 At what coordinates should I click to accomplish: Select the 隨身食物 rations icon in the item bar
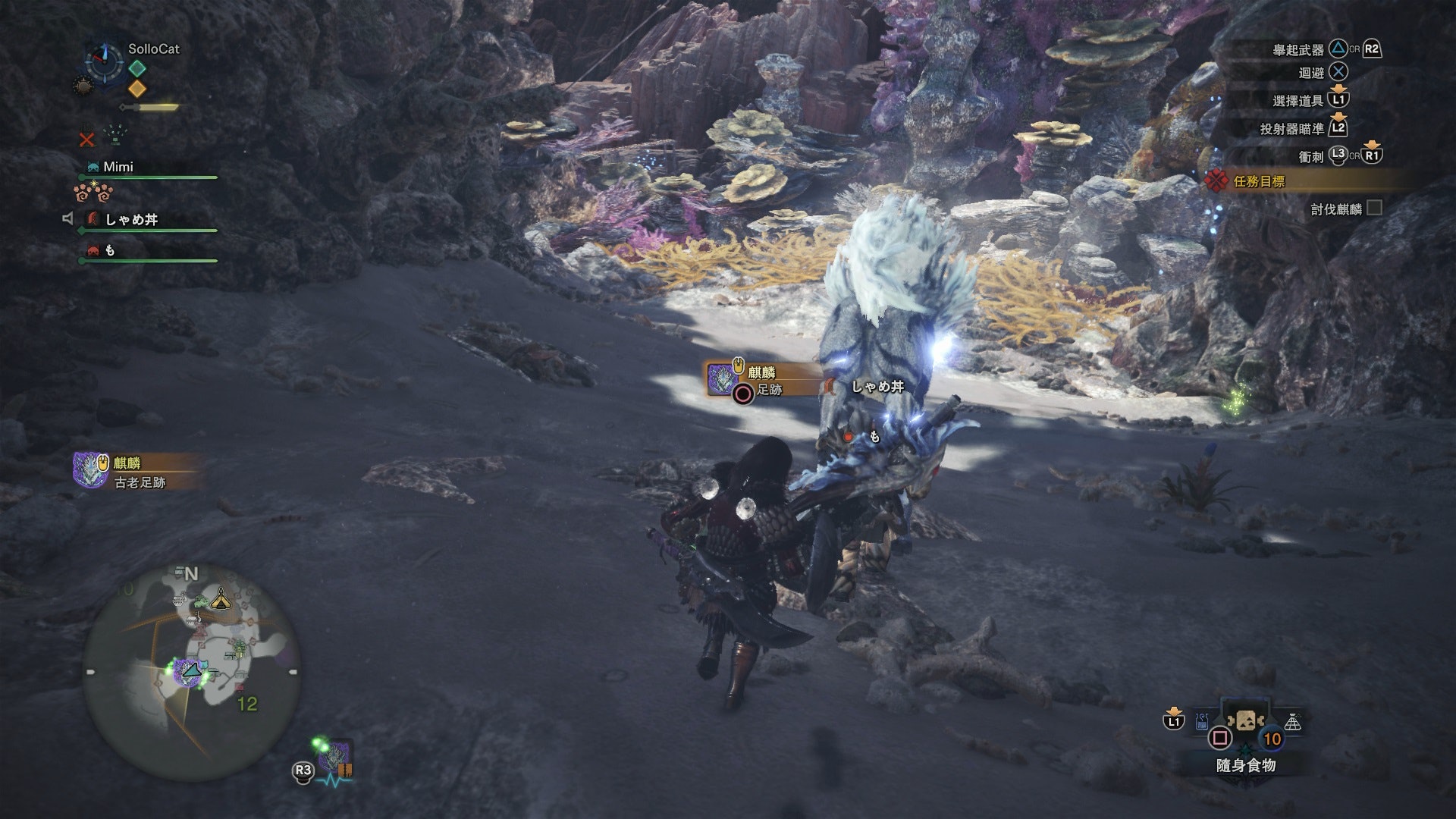(1245, 720)
